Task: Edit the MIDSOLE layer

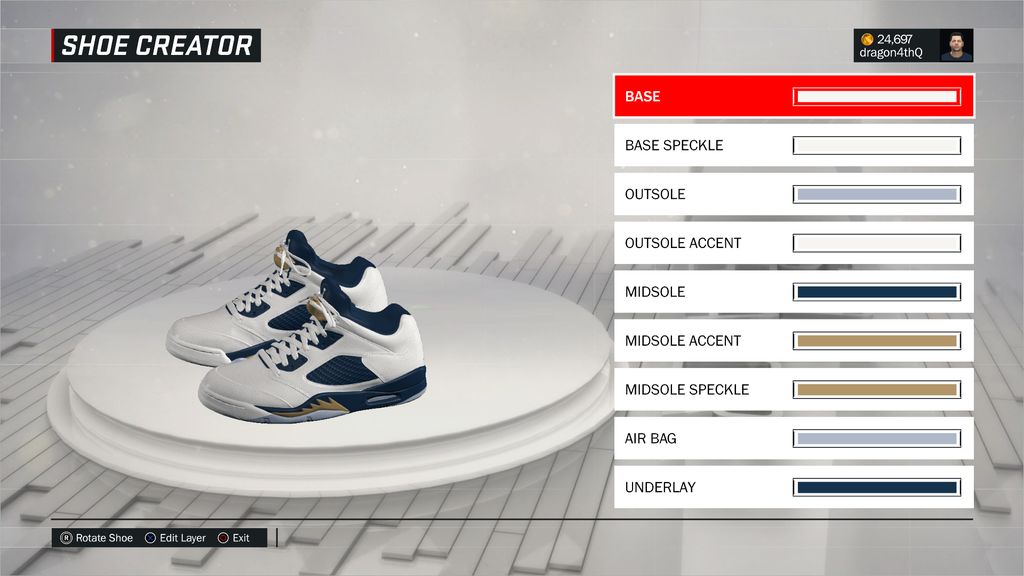Action: [793, 292]
